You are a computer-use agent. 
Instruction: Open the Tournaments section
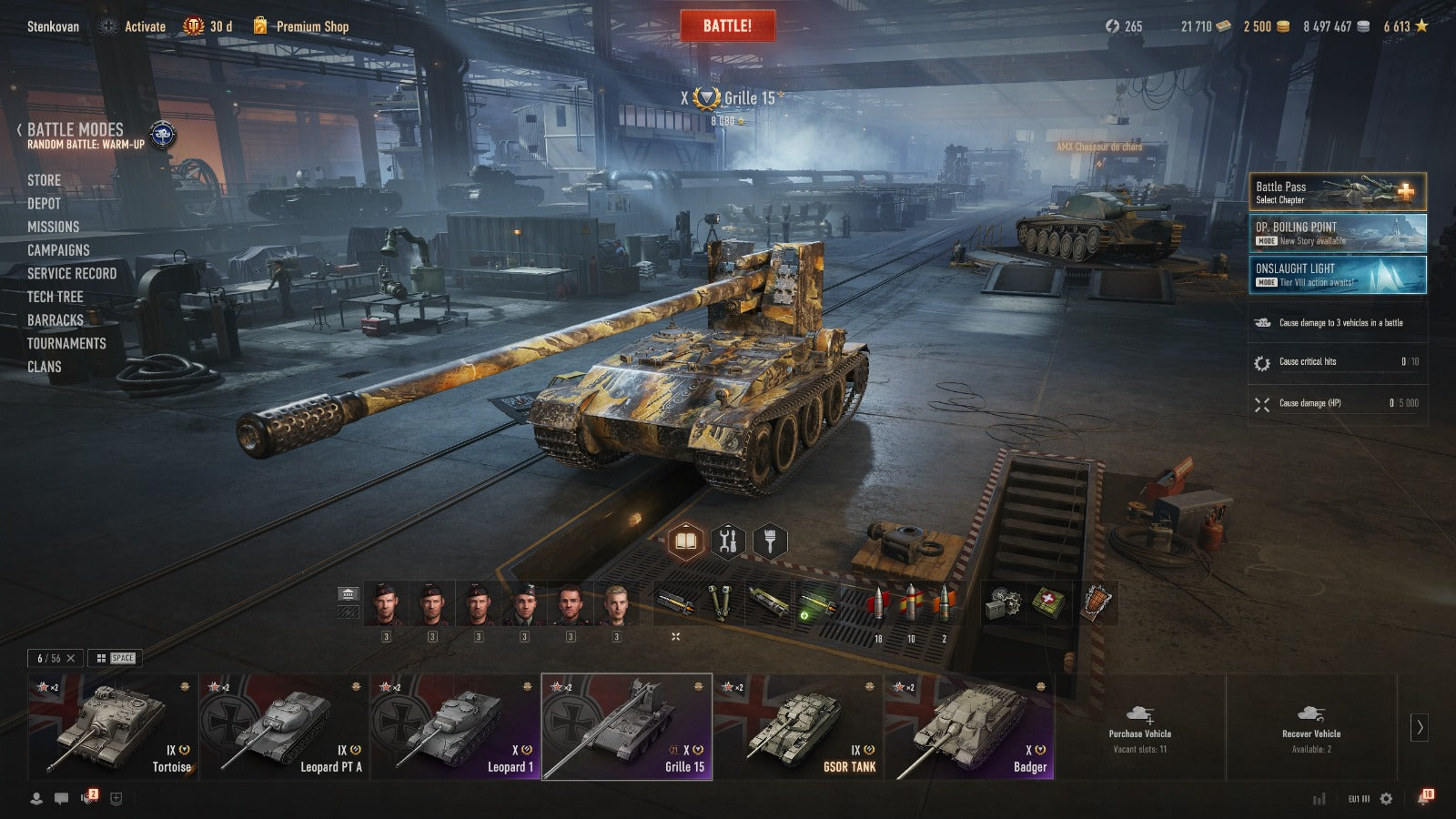pyautogui.click(x=66, y=343)
